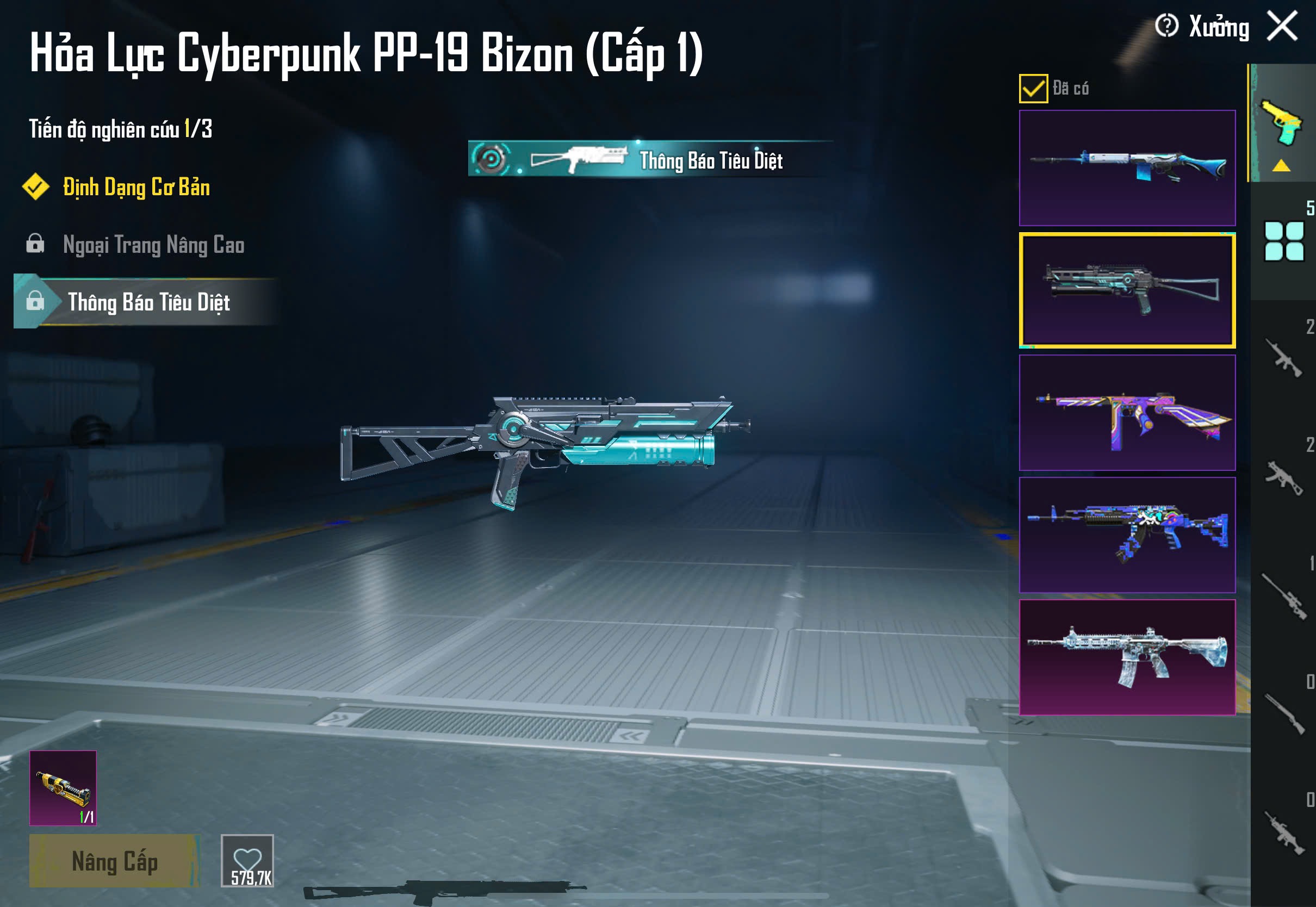Viewport: 1316px width, 907px height.
Task: Select the Cyberpunk PP-19 Bizon thumbnail
Action: point(1127,290)
